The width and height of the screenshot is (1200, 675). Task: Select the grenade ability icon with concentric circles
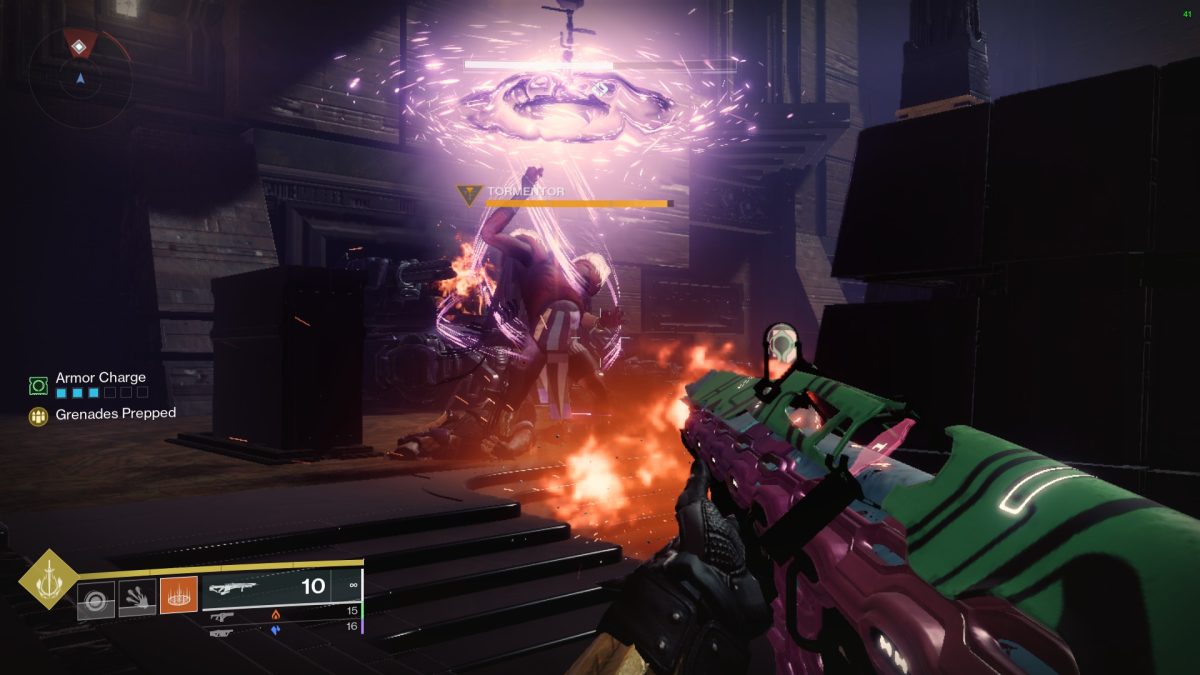96,600
